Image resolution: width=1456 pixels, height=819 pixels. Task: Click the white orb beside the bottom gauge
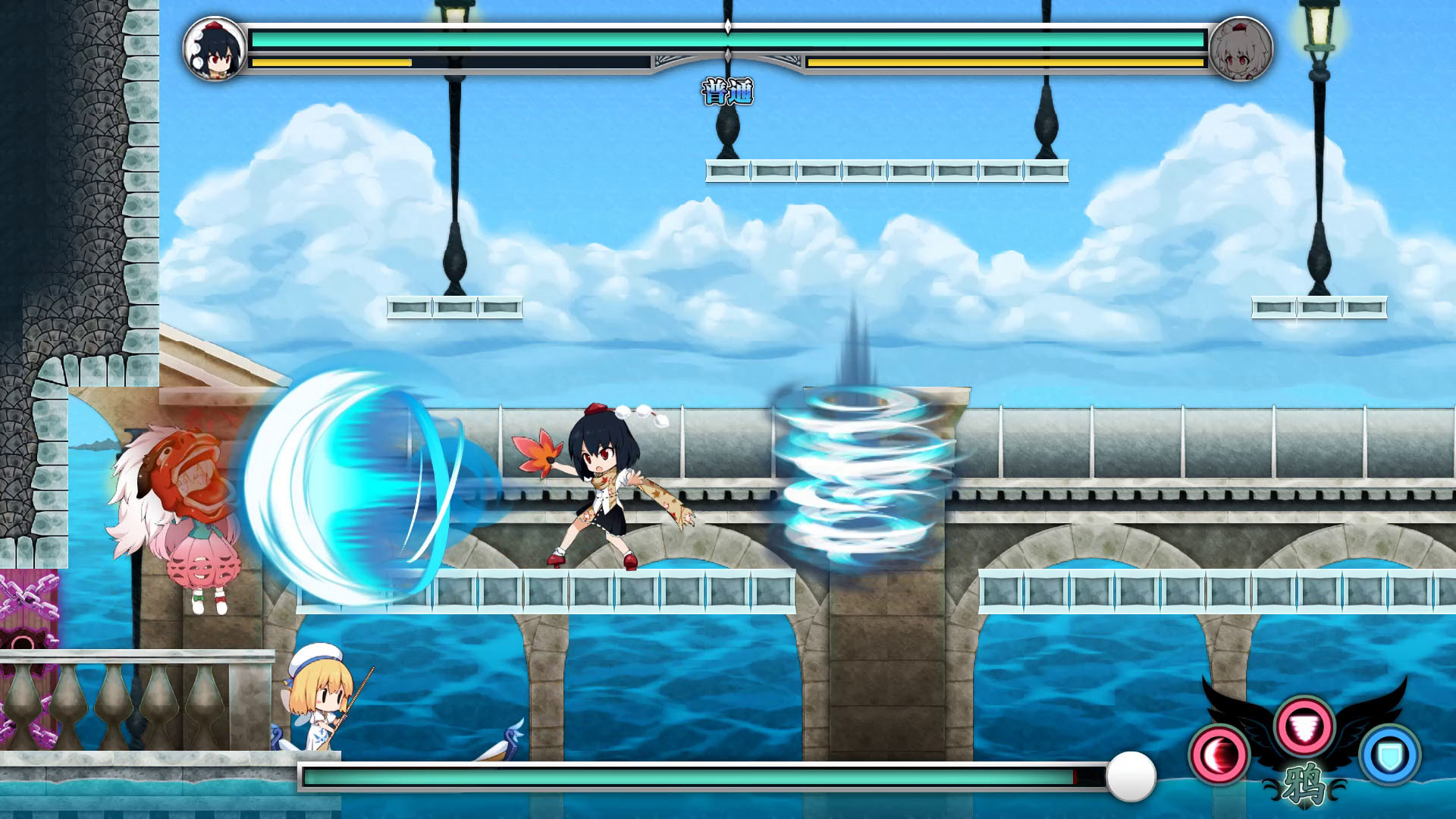tap(1131, 777)
